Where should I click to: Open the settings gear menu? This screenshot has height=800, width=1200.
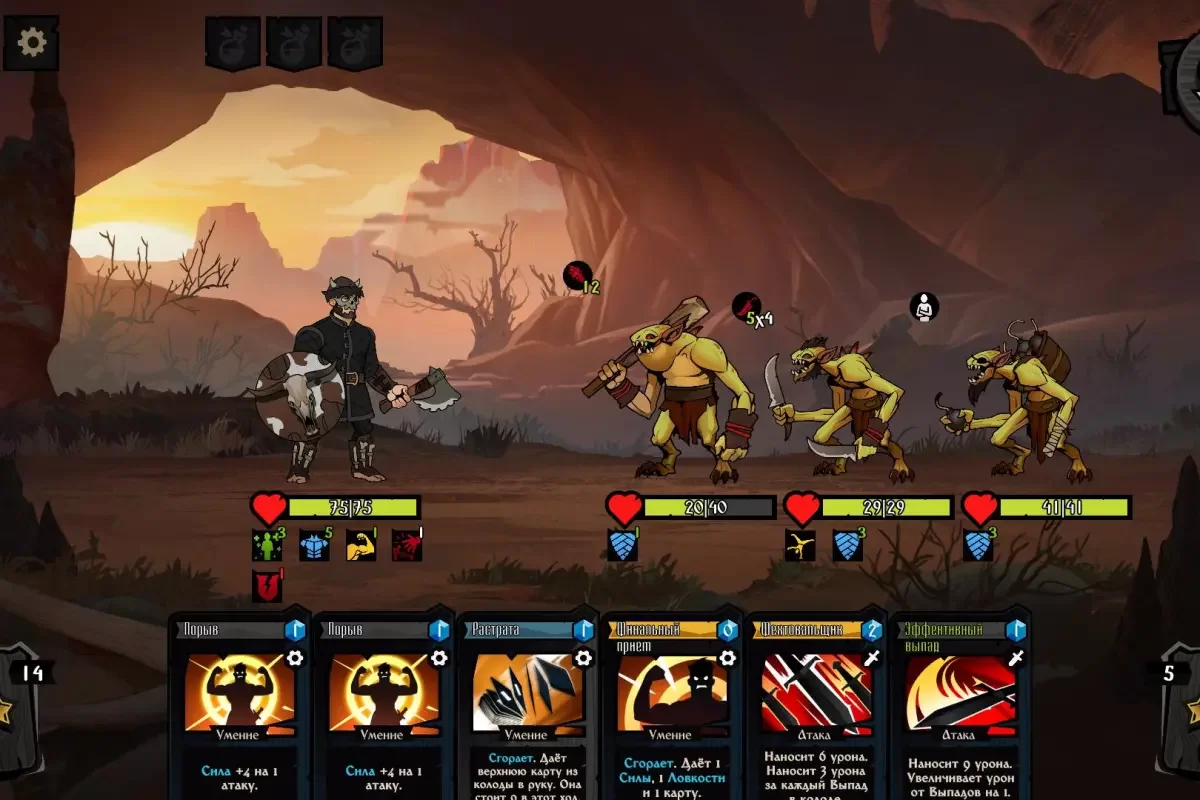click(32, 42)
